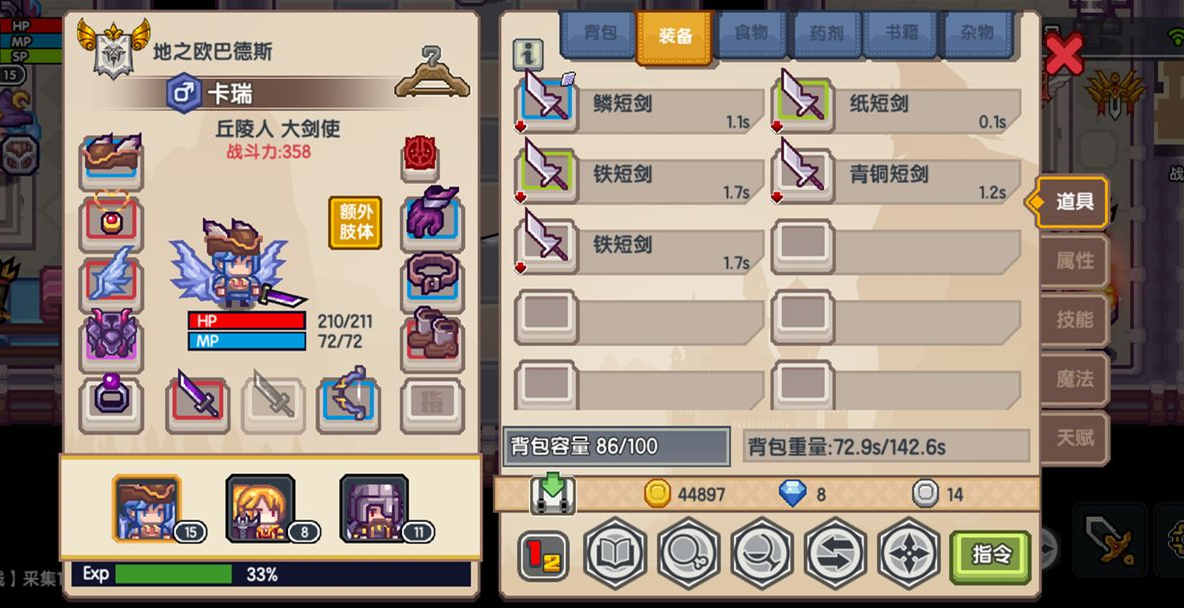Click the 指令 command button
The height and width of the screenshot is (608, 1184).
coord(990,554)
